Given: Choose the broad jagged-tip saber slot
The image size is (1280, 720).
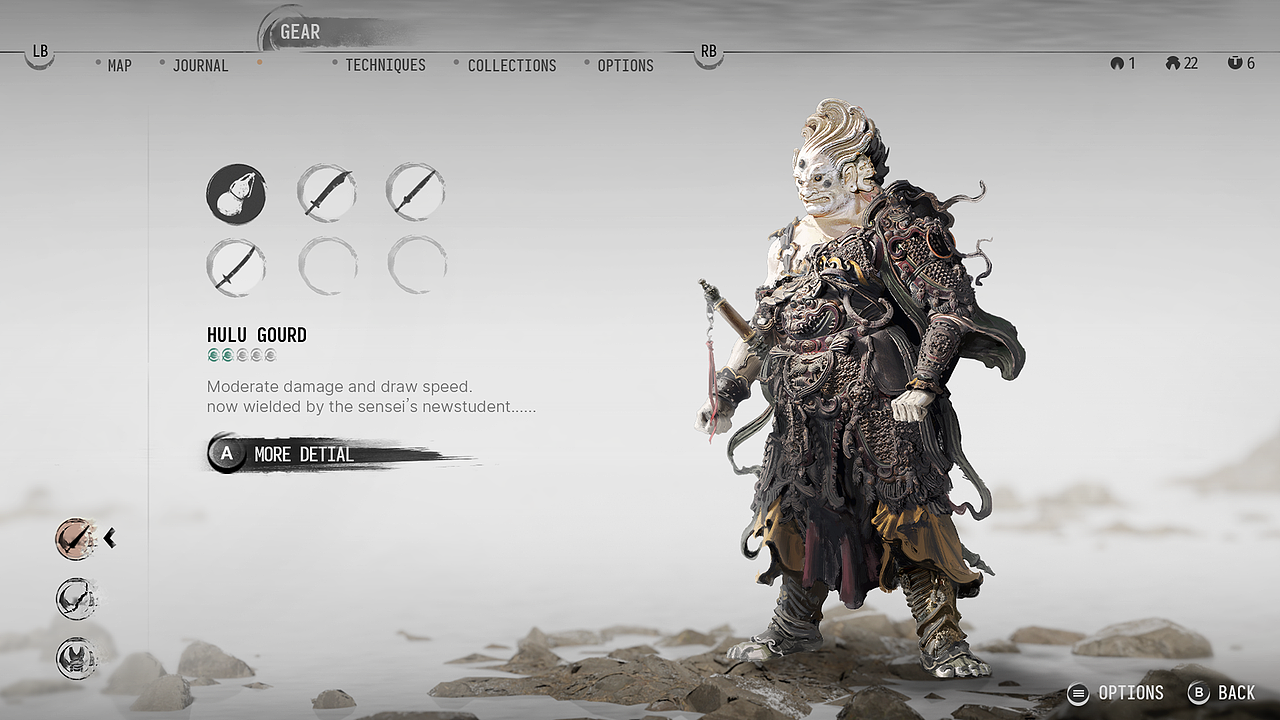Looking at the screenshot, I should (326, 194).
